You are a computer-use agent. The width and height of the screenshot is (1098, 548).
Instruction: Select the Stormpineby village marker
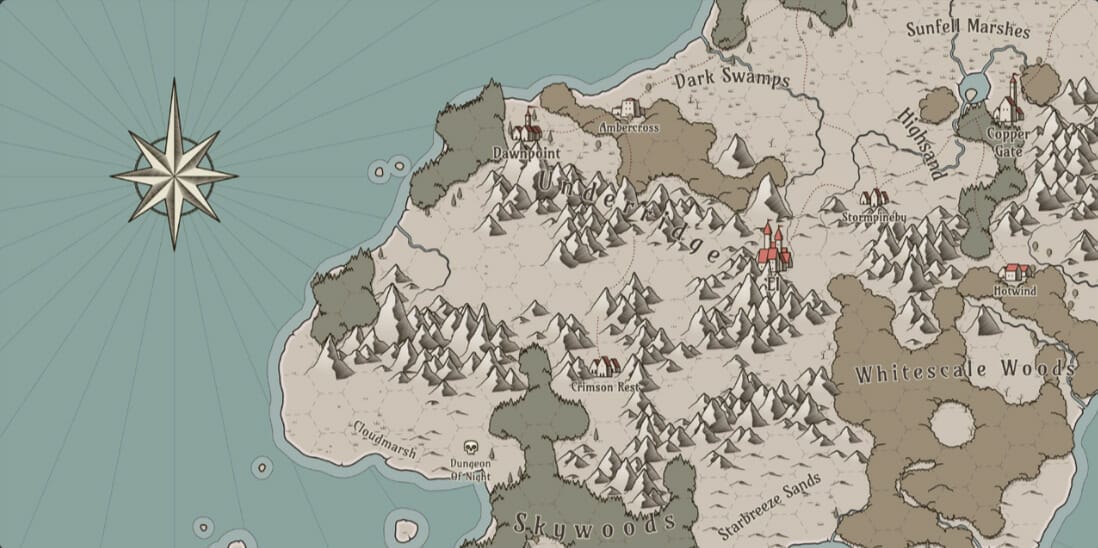pyautogui.click(x=874, y=198)
